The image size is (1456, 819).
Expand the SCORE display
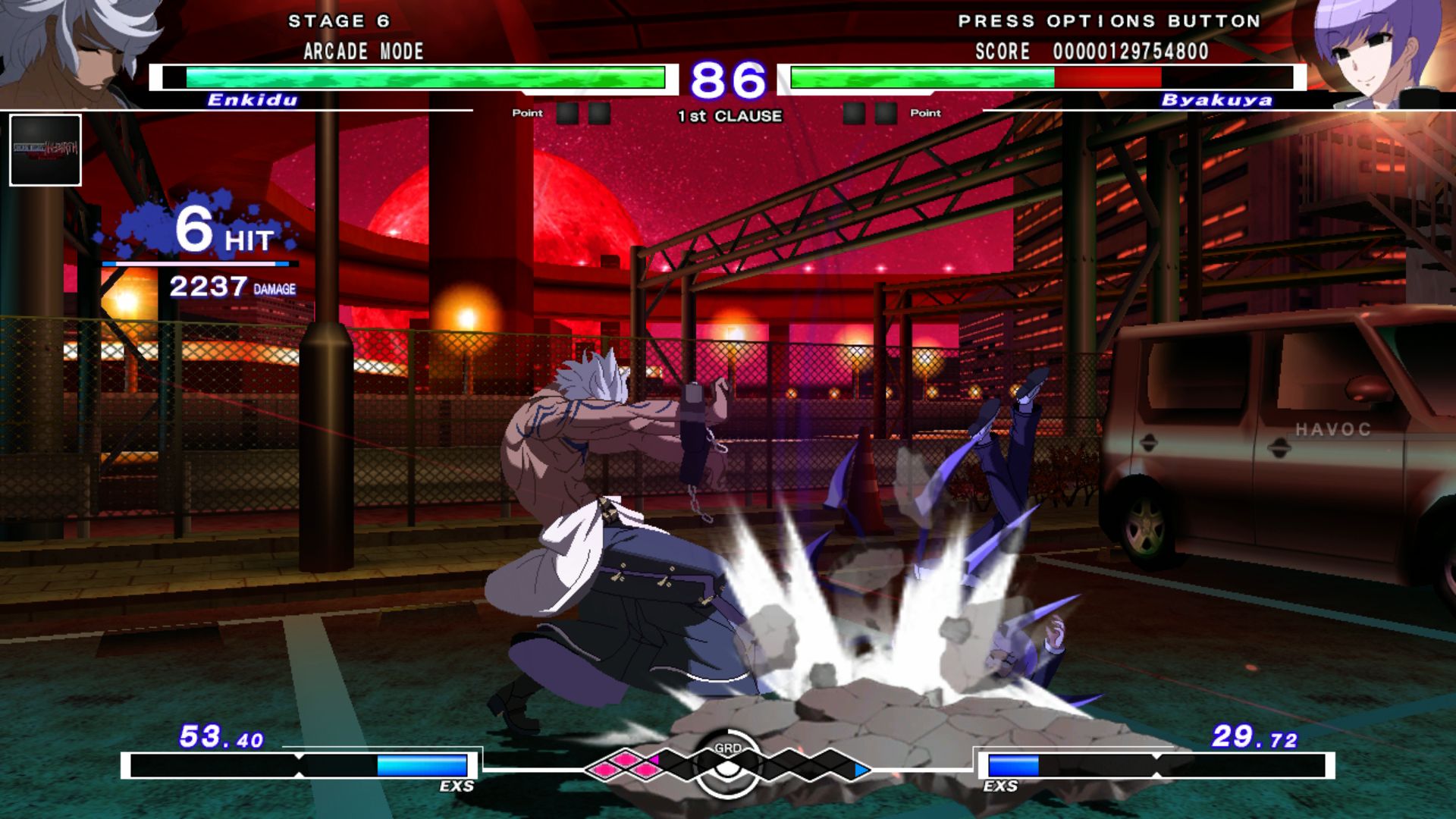tap(1092, 52)
